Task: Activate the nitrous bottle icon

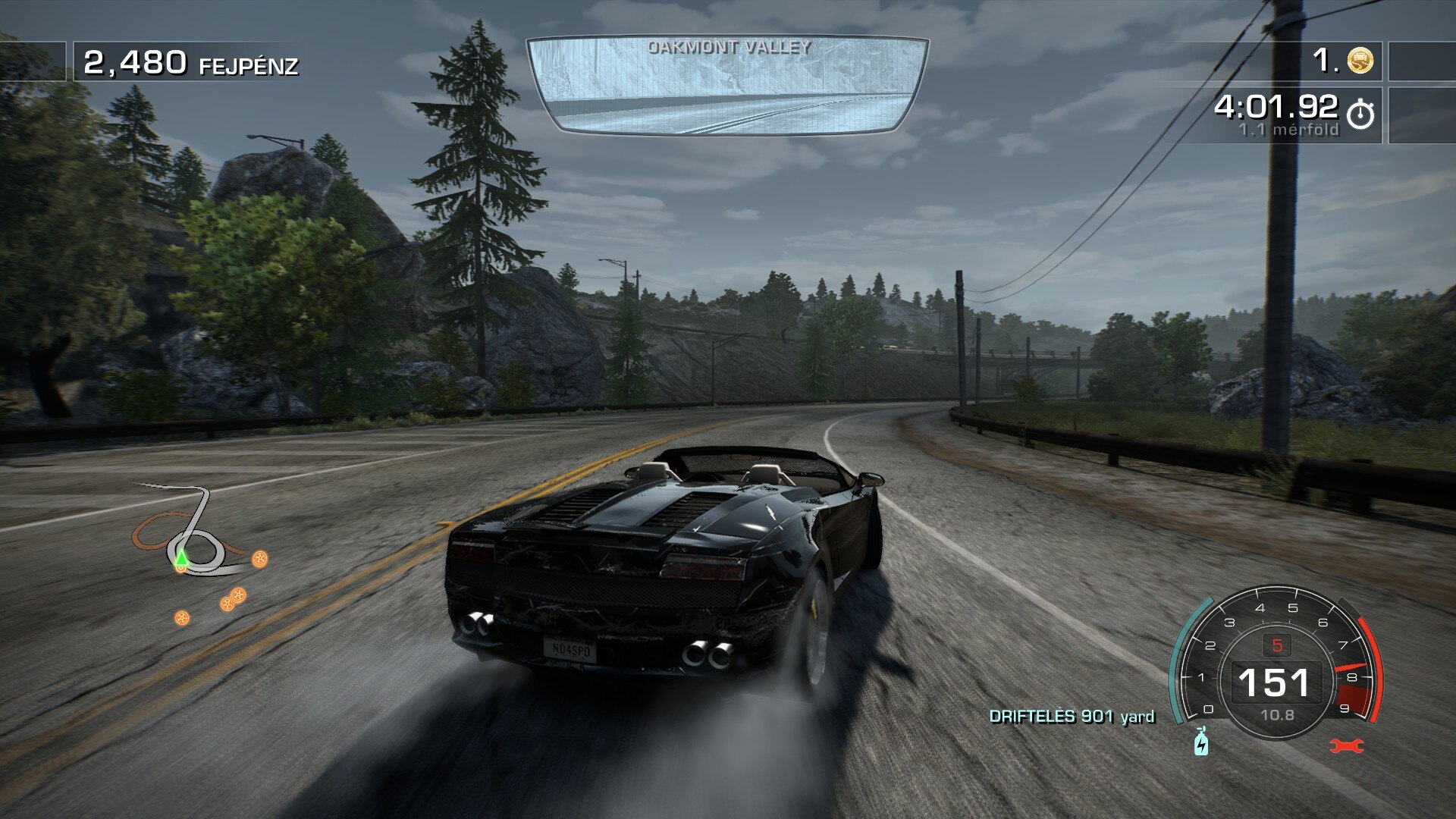Action: click(x=1200, y=742)
